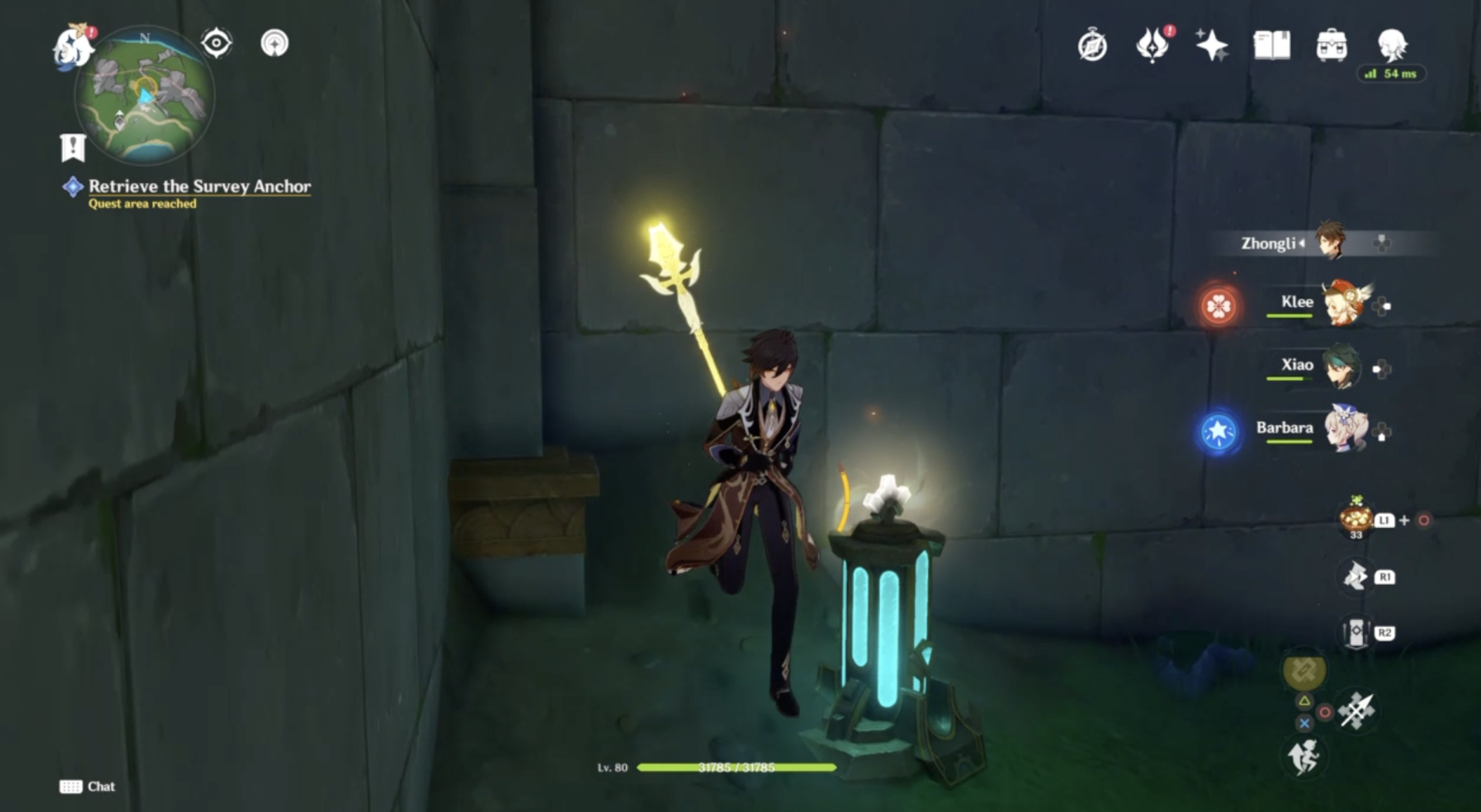
Task: Open the Chat box
Action: (x=88, y=787)
